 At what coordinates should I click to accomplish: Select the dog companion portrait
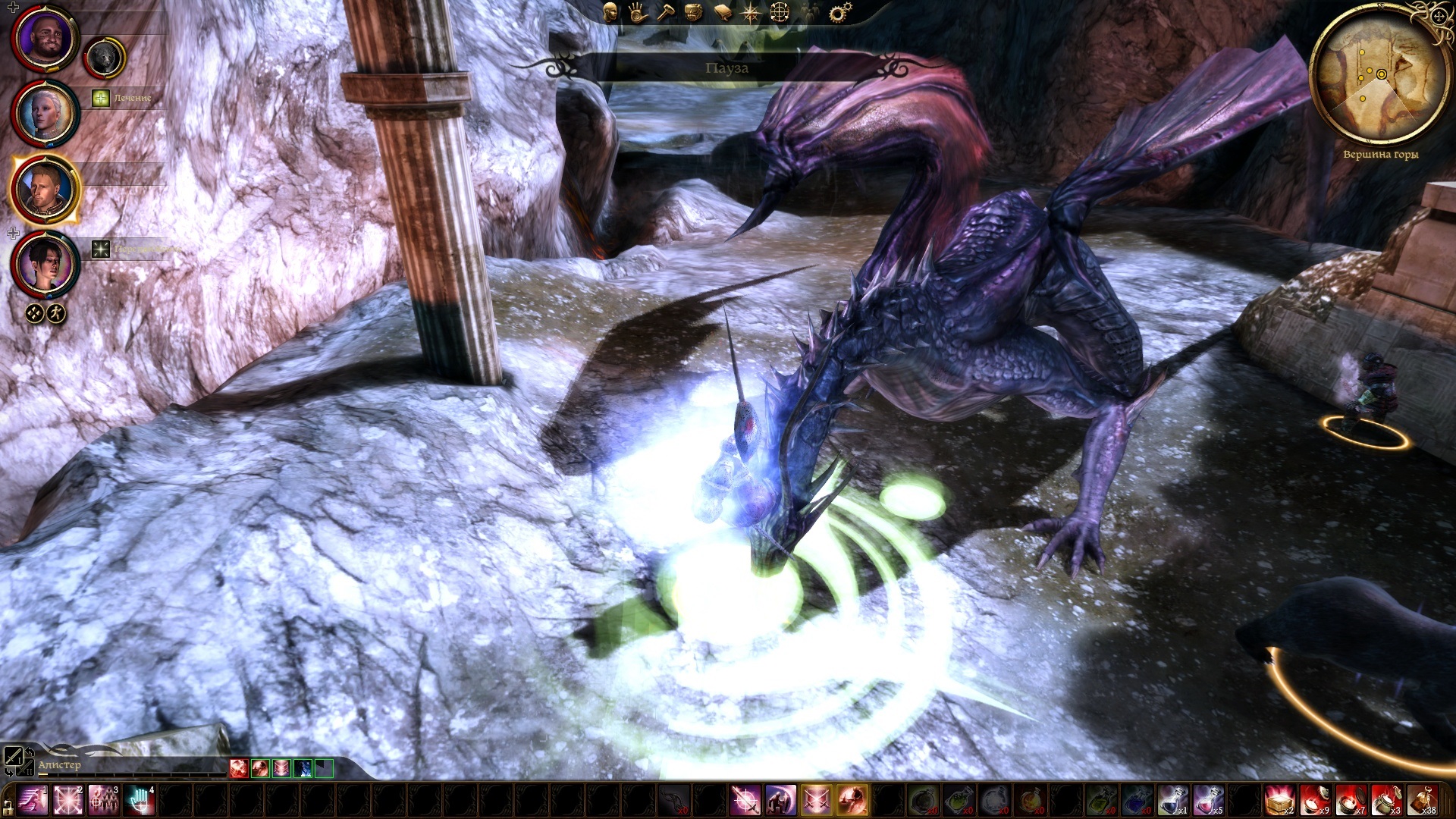(x=105, y=58)
